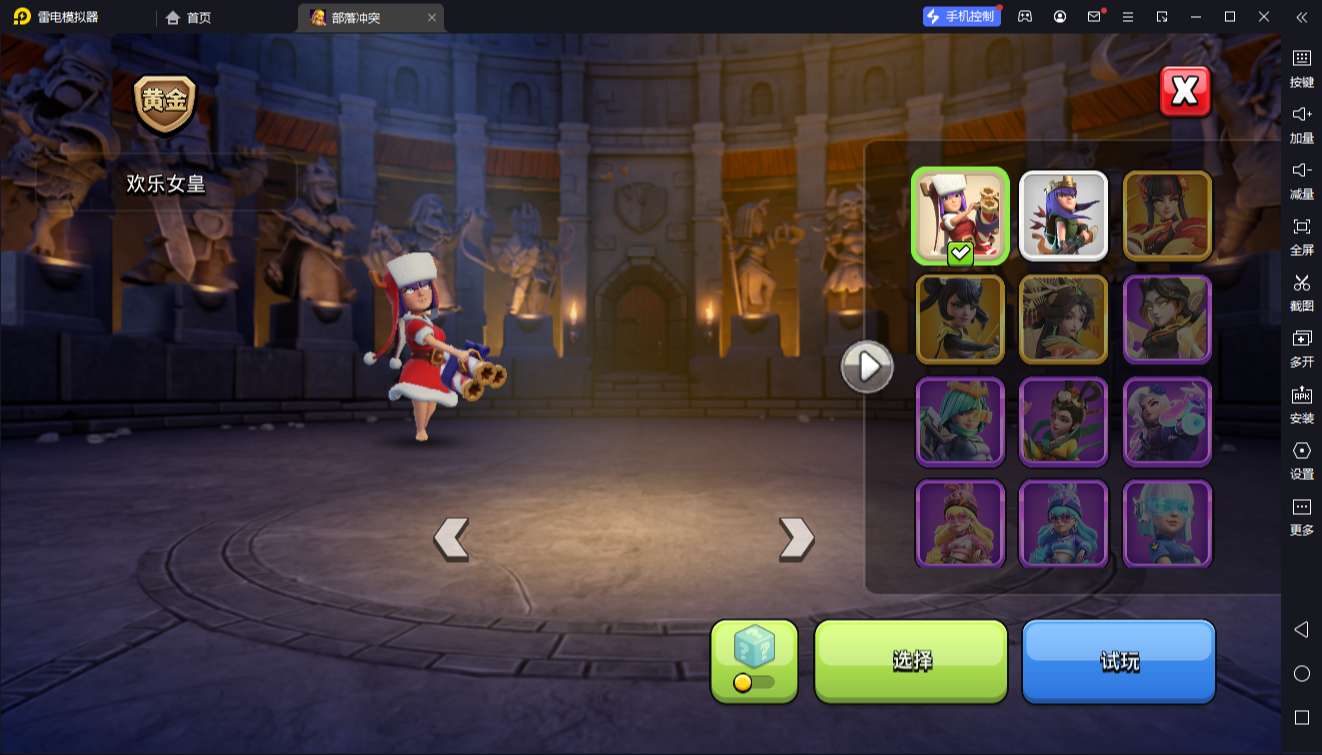This screenshot has width=1322, height=755.
Task: Choose the skin with light blue visor
Action: click(1167, 523)
